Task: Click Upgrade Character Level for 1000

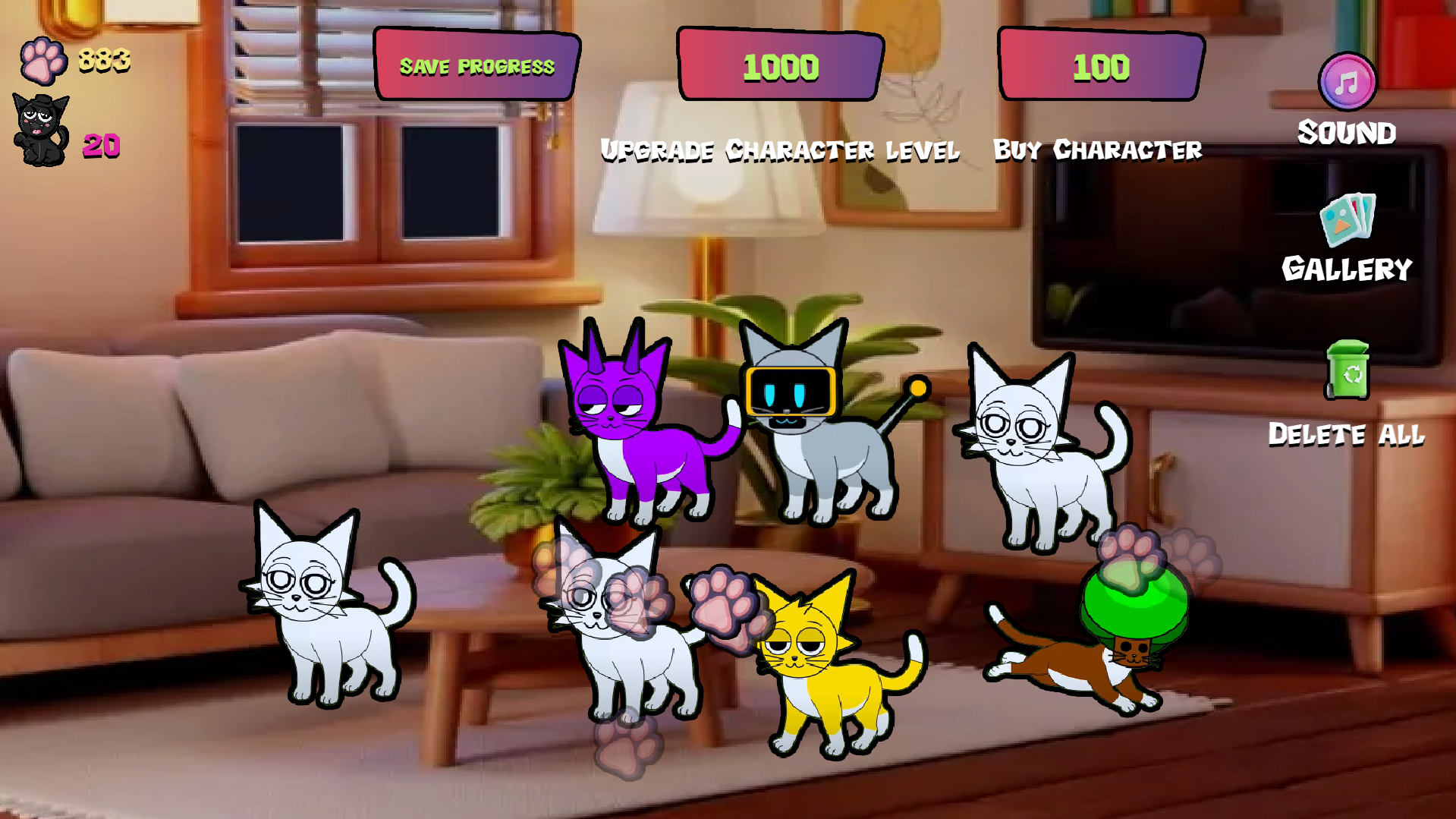Action: coord(780,150)
